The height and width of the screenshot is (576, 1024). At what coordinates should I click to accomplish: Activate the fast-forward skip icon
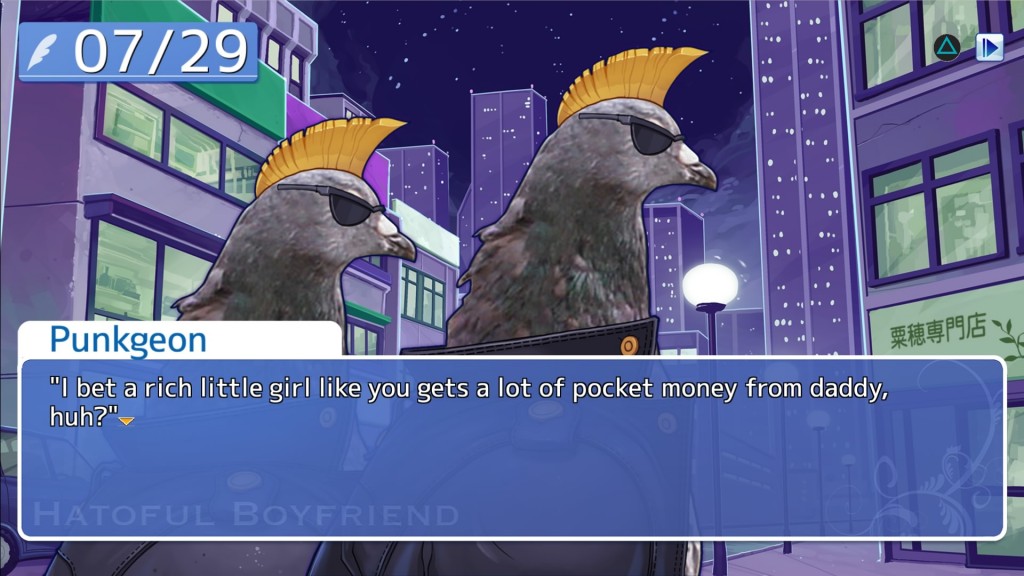[989, 47]
